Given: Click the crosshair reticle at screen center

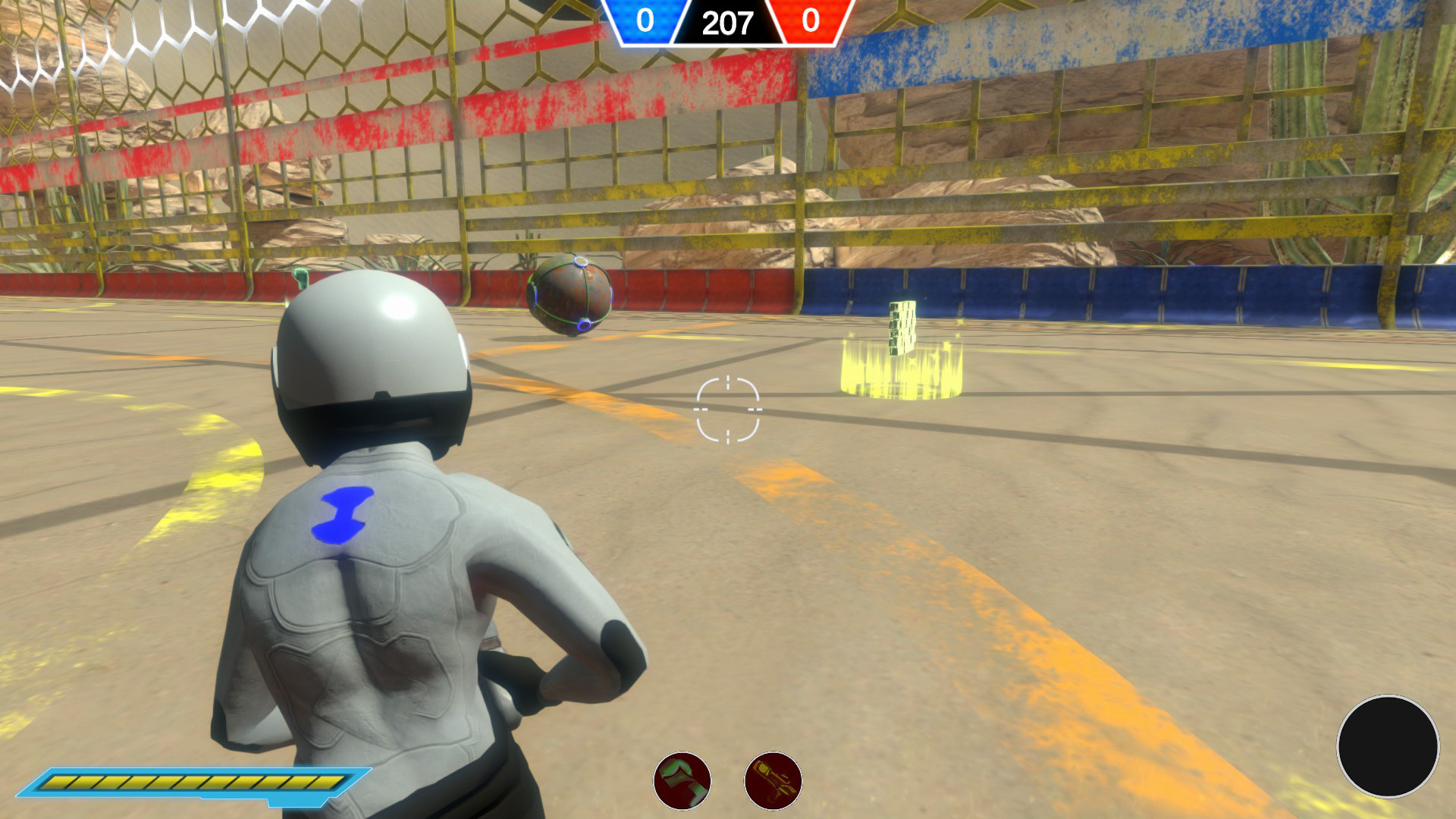Looking at the screenshot, I should (x=726, y=409).
